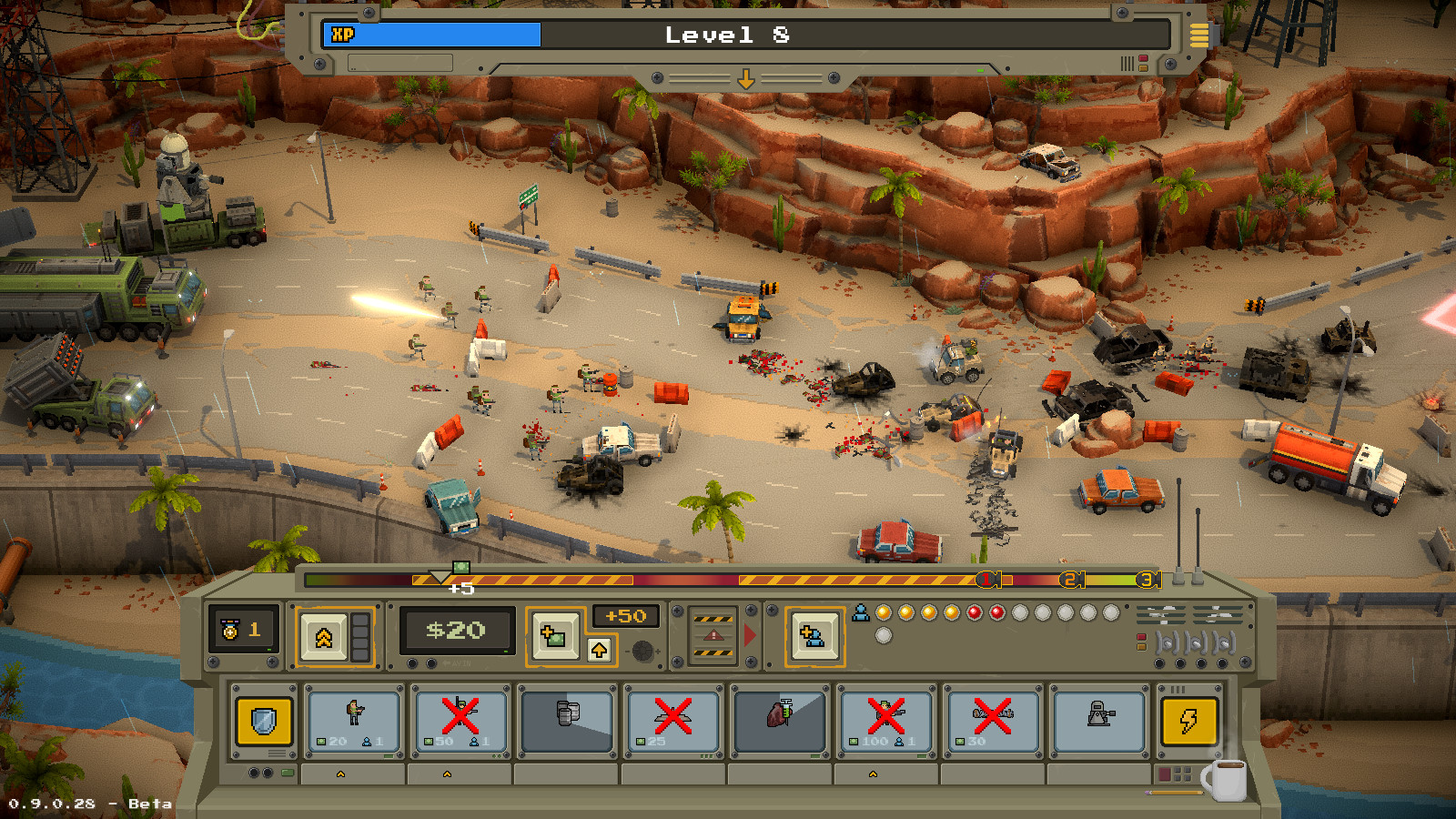The image size is (1456, 819).
Task: Click the rank-up double chevron button
Action: point(324,633)
